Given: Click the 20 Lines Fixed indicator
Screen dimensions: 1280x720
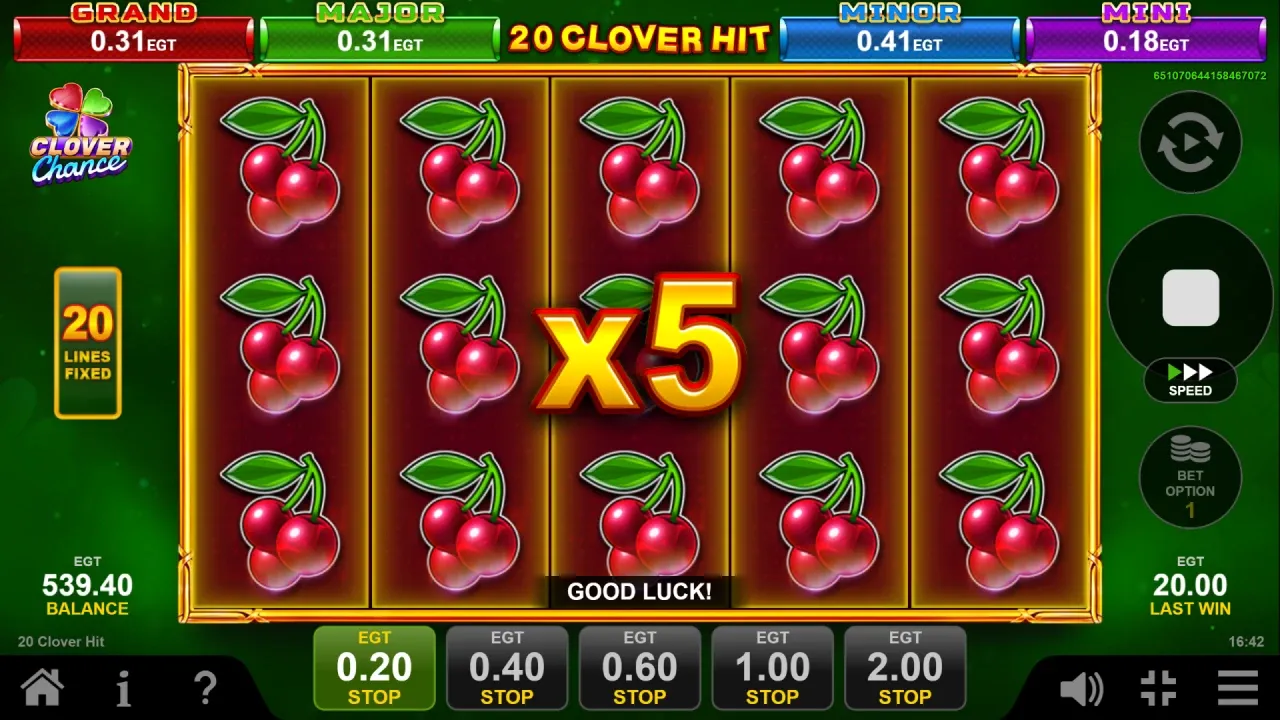Looking at the screenshot, I should (x=88, y=343).
